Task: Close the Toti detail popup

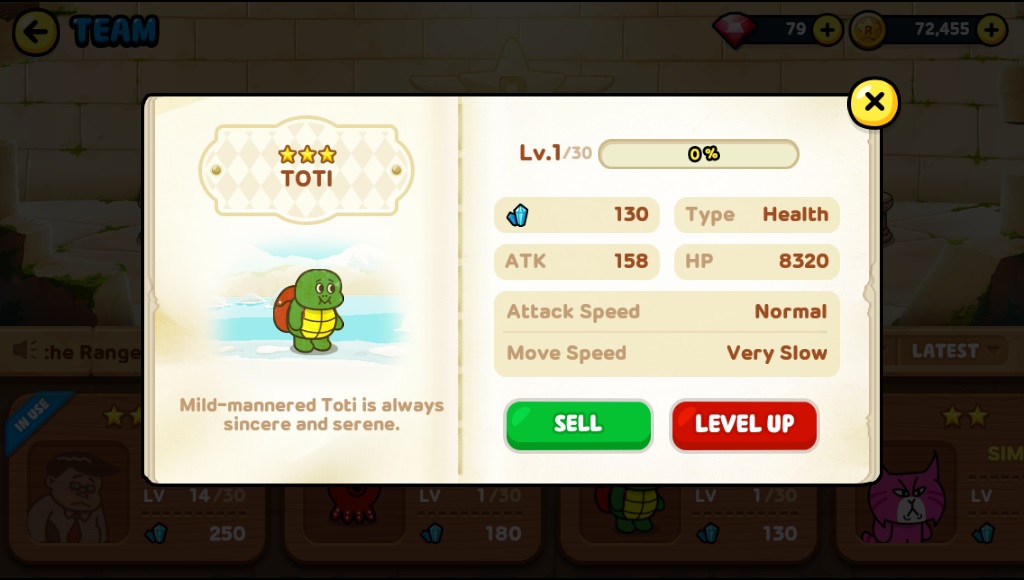Action: click(873, 103)
